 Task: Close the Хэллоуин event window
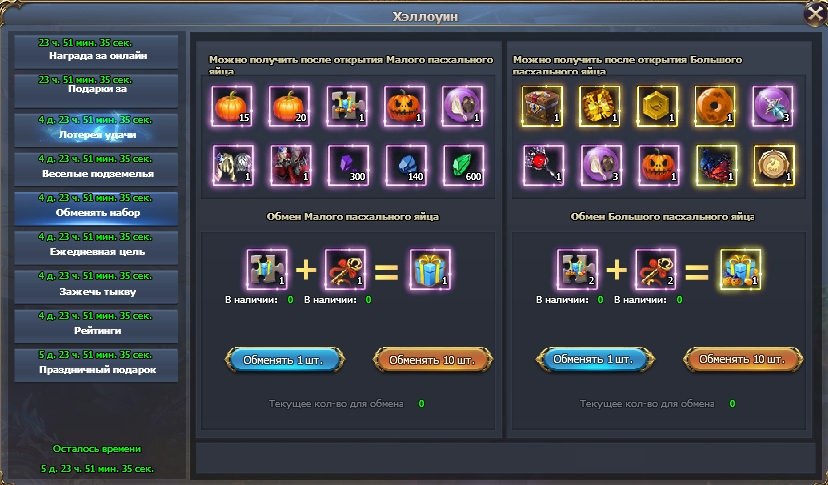tap(812, 13)
